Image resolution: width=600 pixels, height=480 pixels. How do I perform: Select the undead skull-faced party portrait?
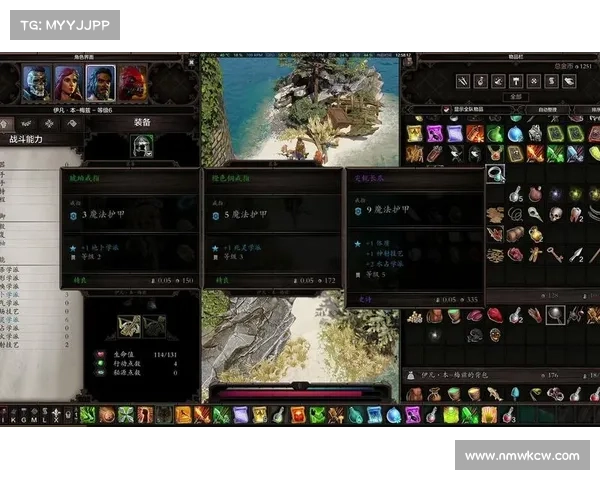point(37,82)
